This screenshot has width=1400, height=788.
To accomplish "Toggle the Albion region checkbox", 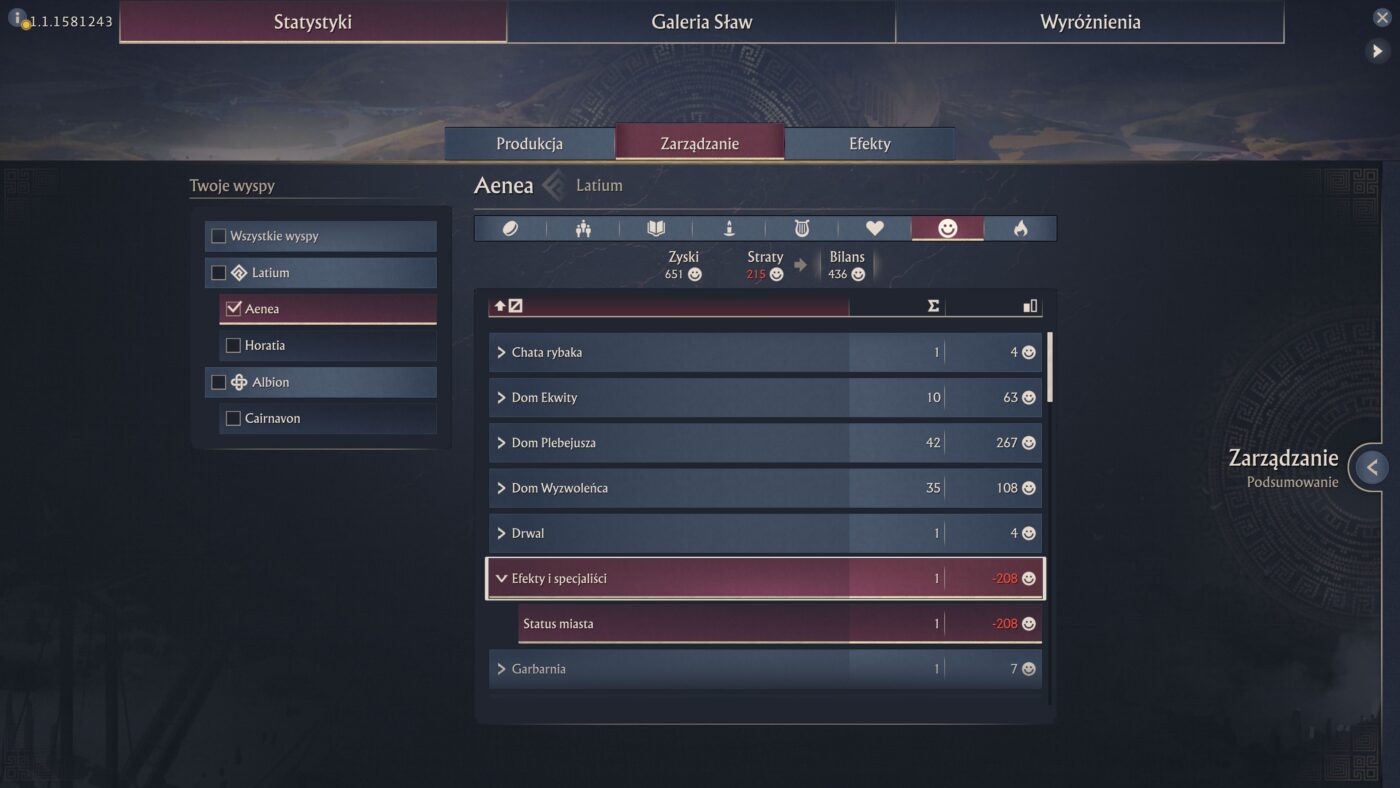I will pos(219,382).
